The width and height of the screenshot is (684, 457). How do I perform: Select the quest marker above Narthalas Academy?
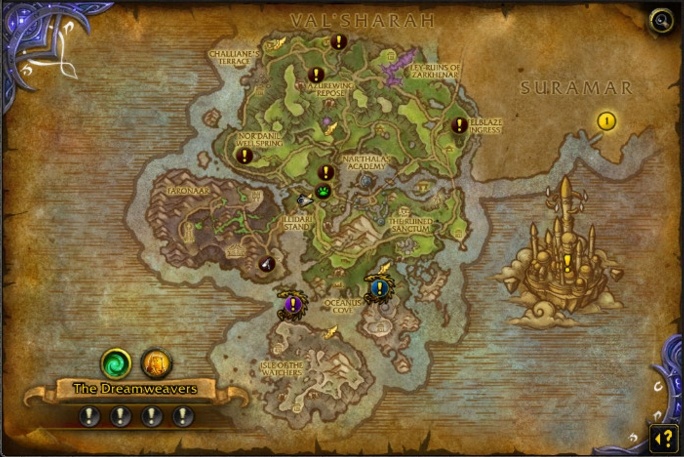click(325, 172)
